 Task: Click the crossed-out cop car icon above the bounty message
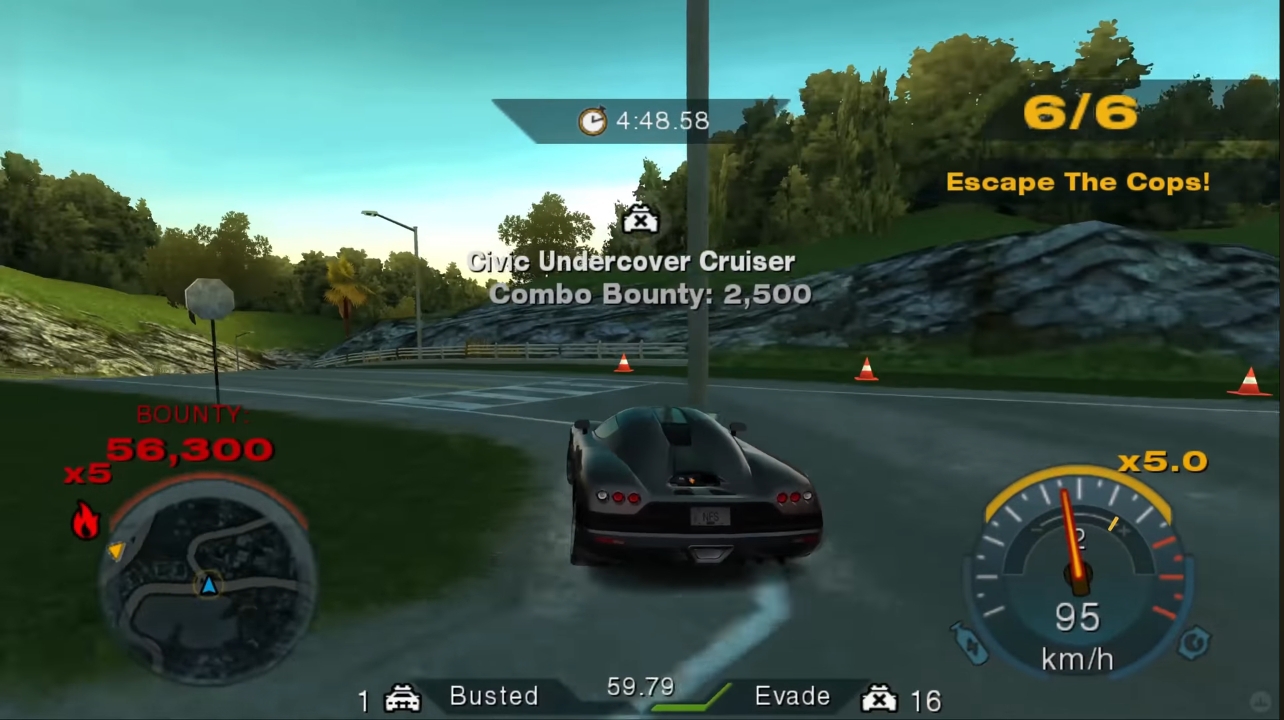coord(639,219)
